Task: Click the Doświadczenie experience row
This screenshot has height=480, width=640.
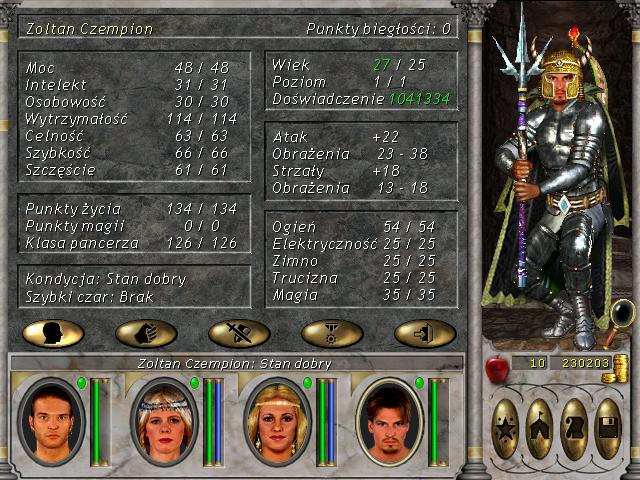Action: coord(361,100)
